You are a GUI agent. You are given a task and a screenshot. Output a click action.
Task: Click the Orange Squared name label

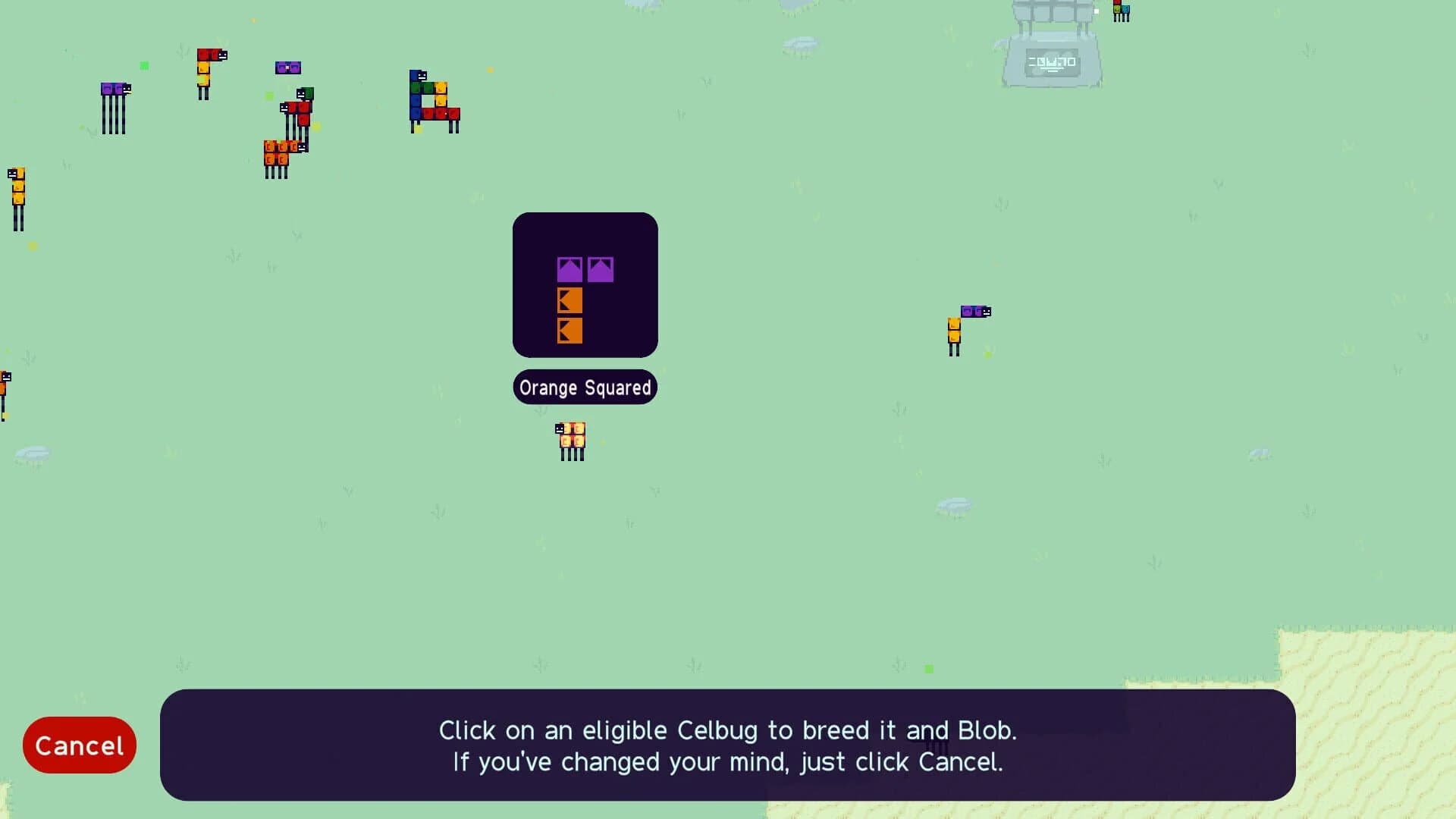[585, 387]
